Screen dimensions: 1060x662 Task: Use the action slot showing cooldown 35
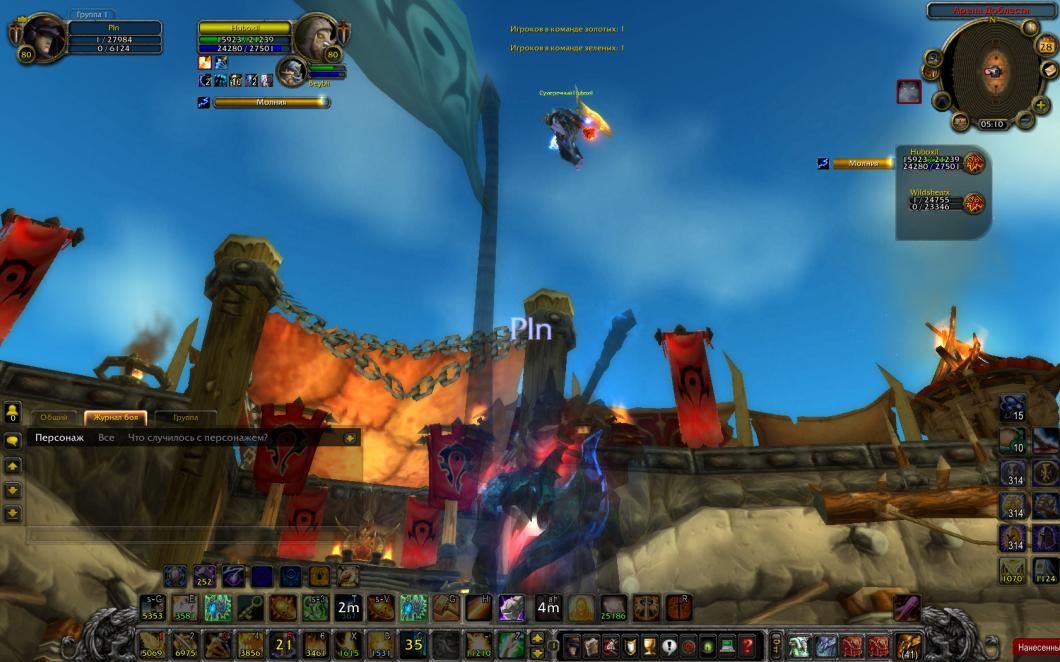pyautogui.click(x=413, y=645)
